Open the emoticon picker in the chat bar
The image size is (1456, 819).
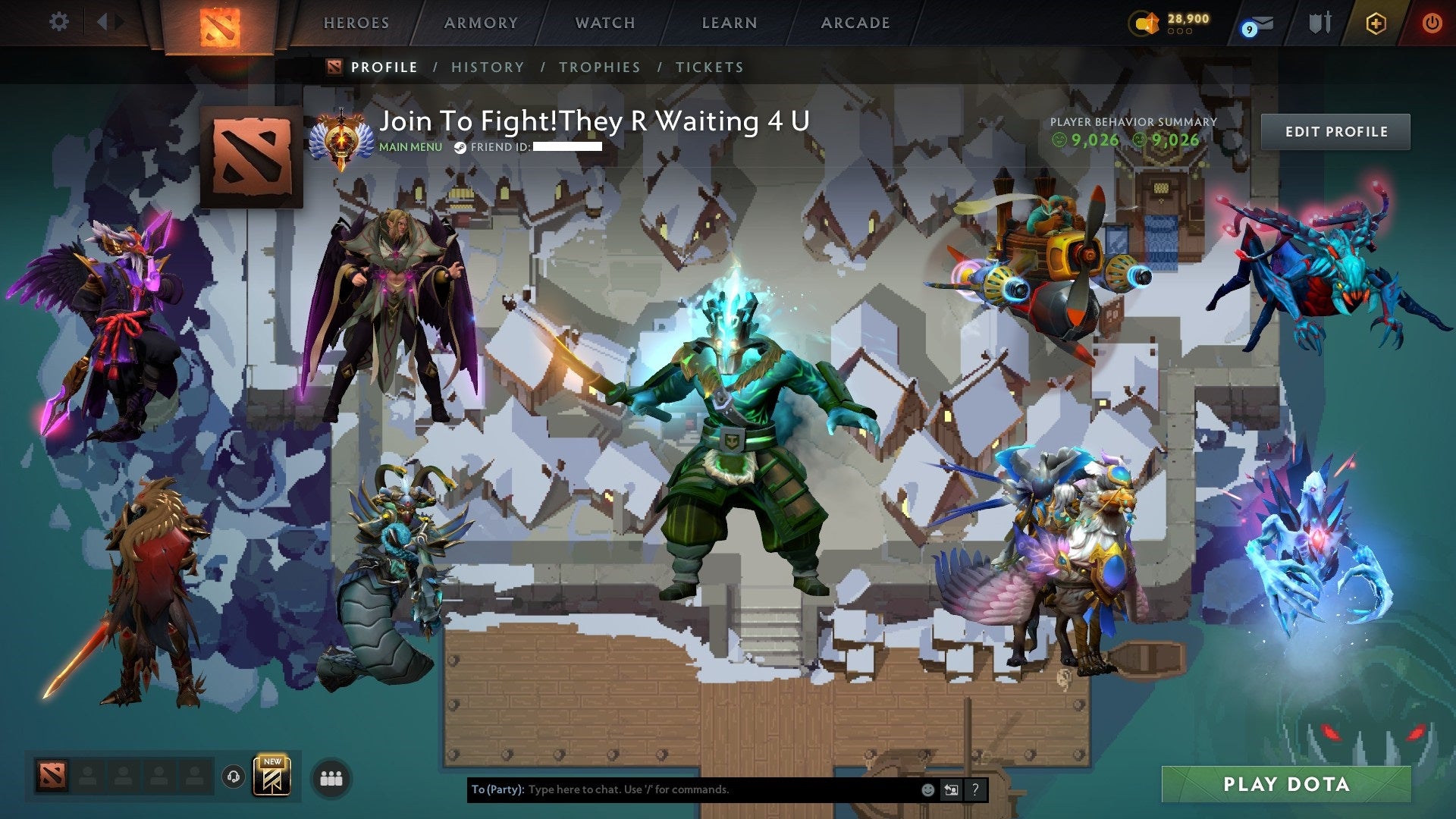click(x=927, y=789)
